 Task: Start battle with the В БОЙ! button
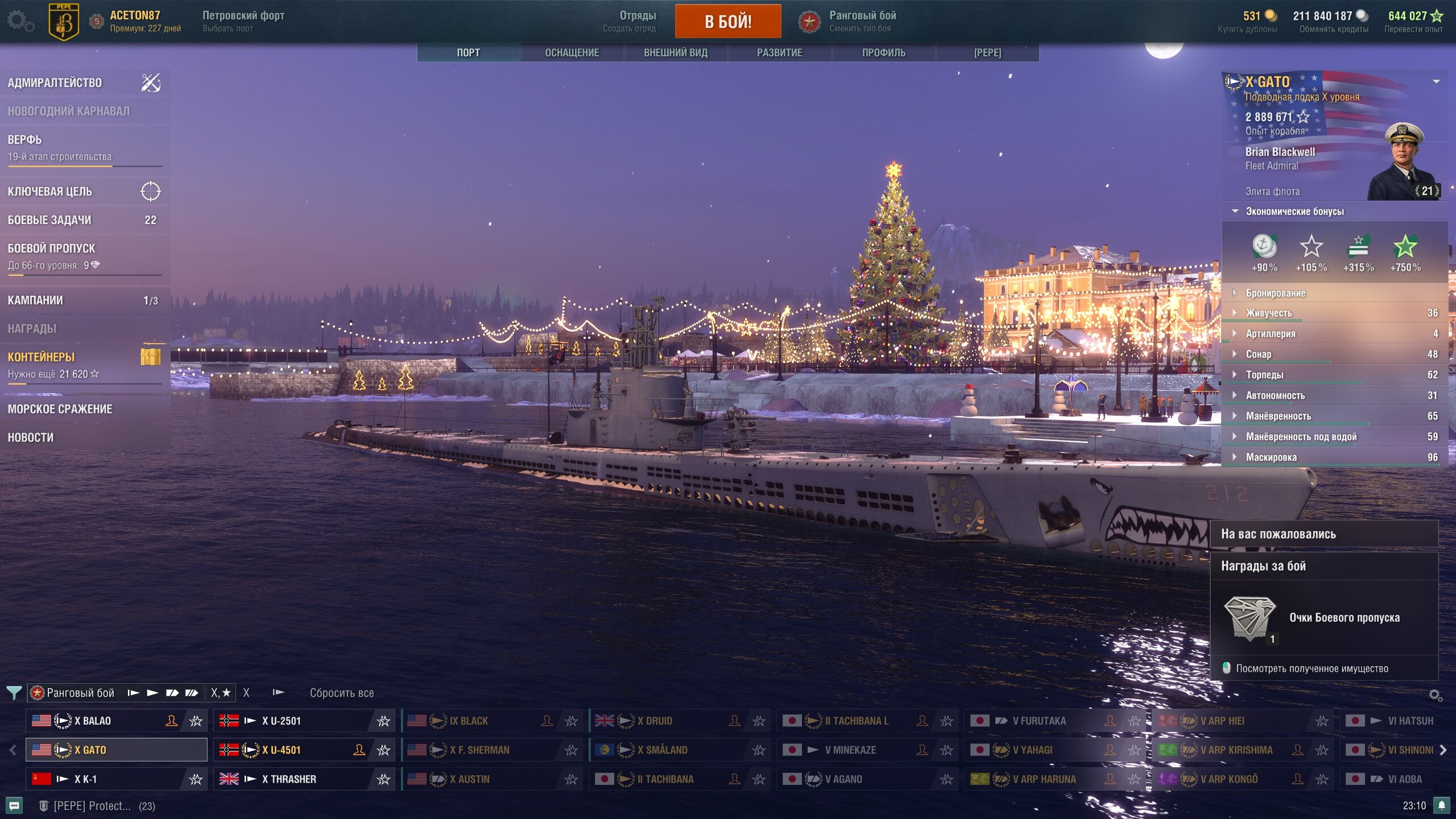point(727,22)
